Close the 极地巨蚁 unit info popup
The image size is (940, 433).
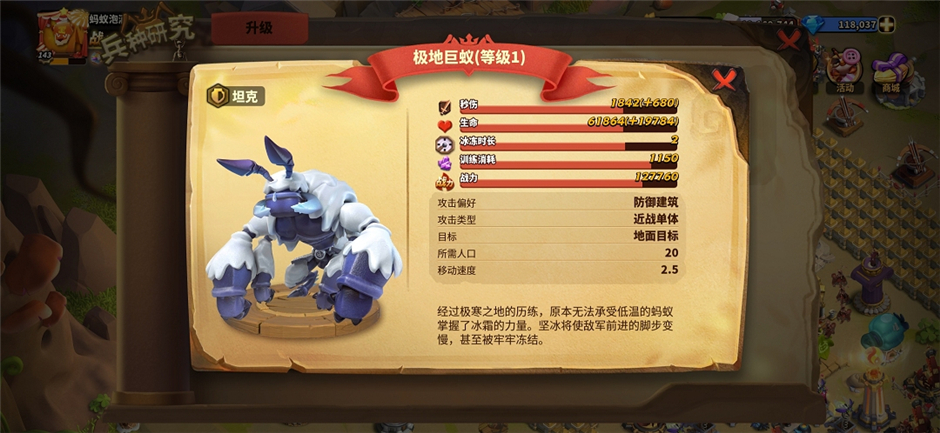coord(722,79)
